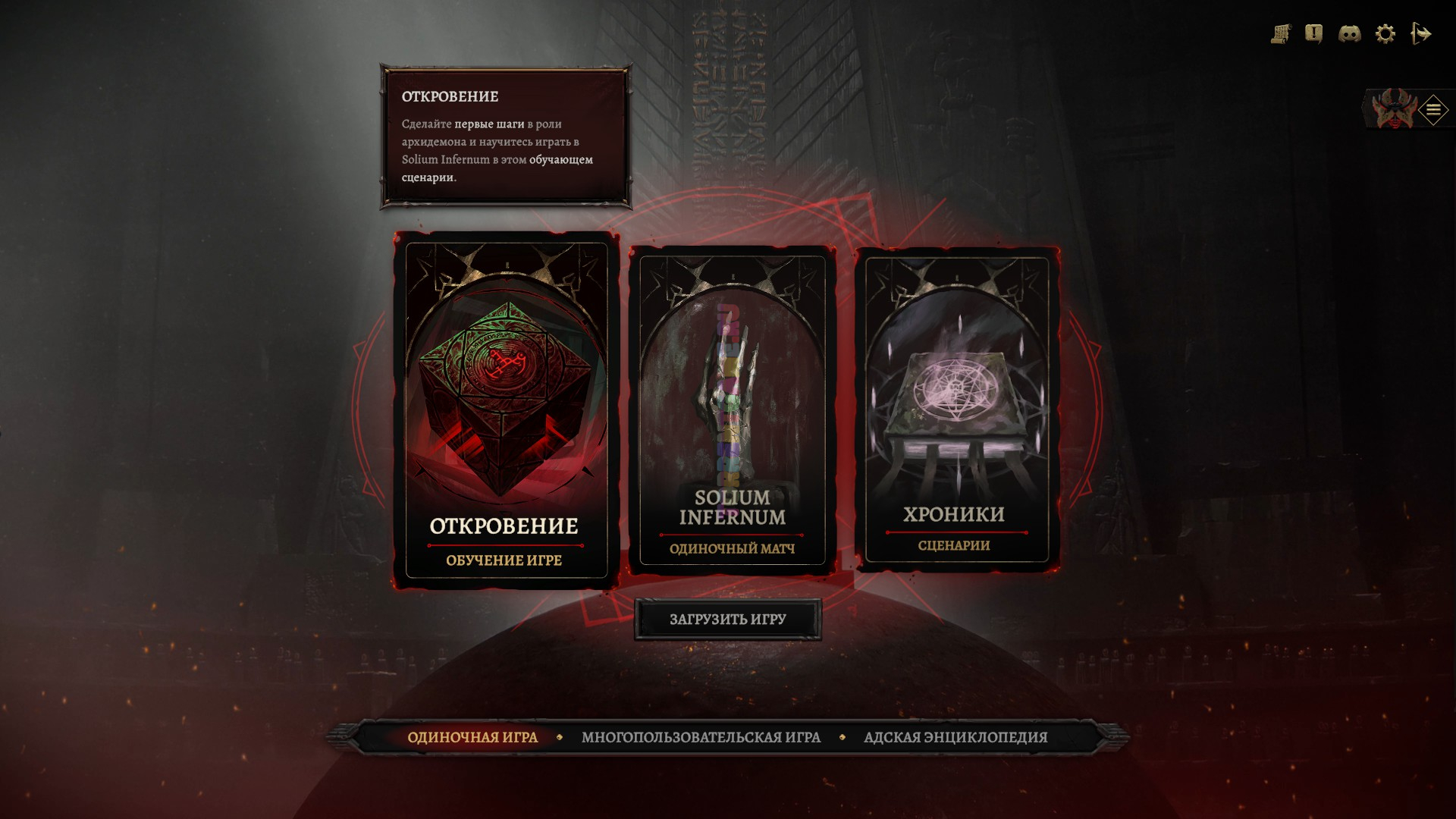Click the demon mask profile emblem
Viewport: 1456px width, 819px height.
click(x=1392, y=110)
